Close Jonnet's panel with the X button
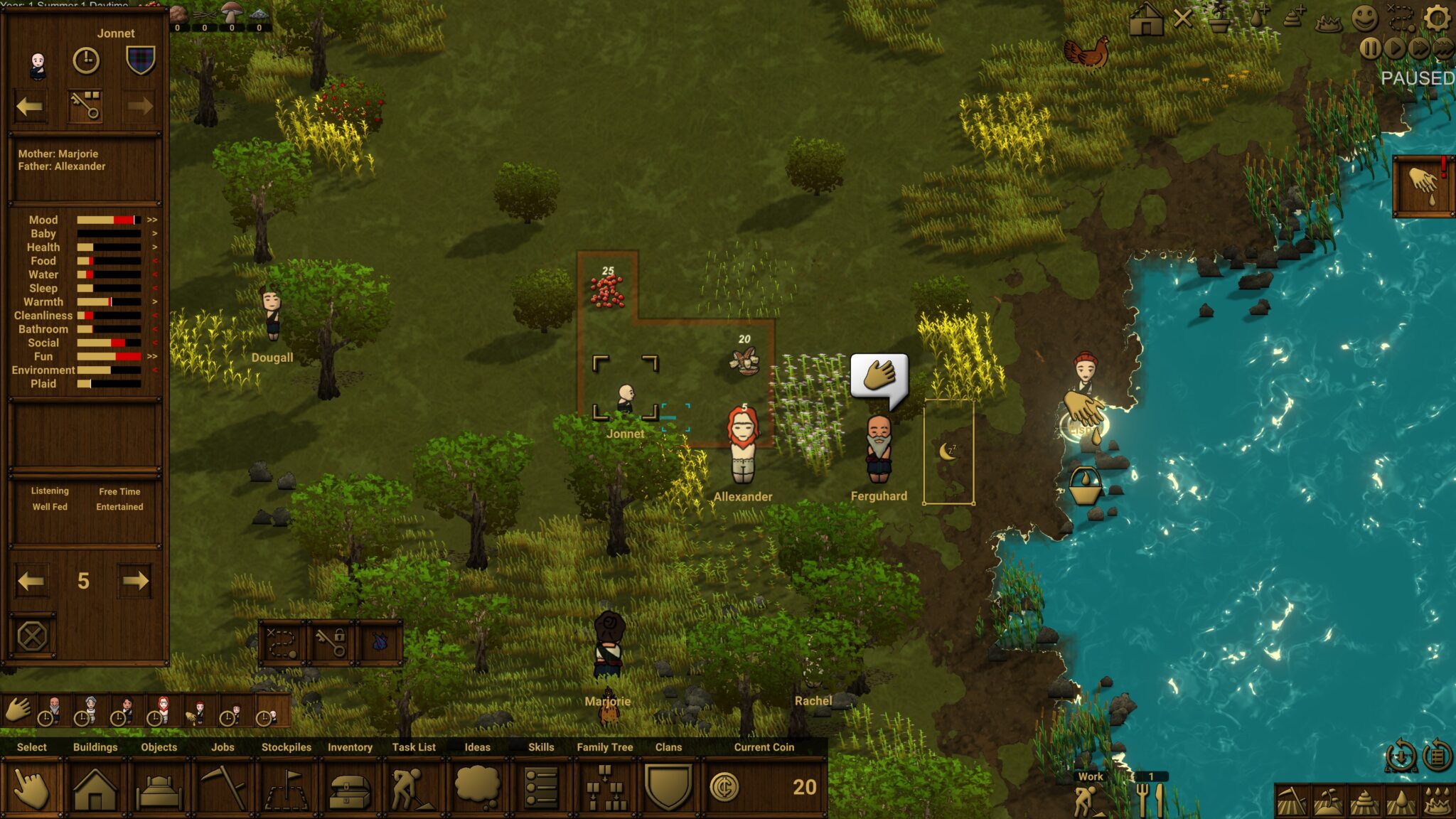 point(32,636)
